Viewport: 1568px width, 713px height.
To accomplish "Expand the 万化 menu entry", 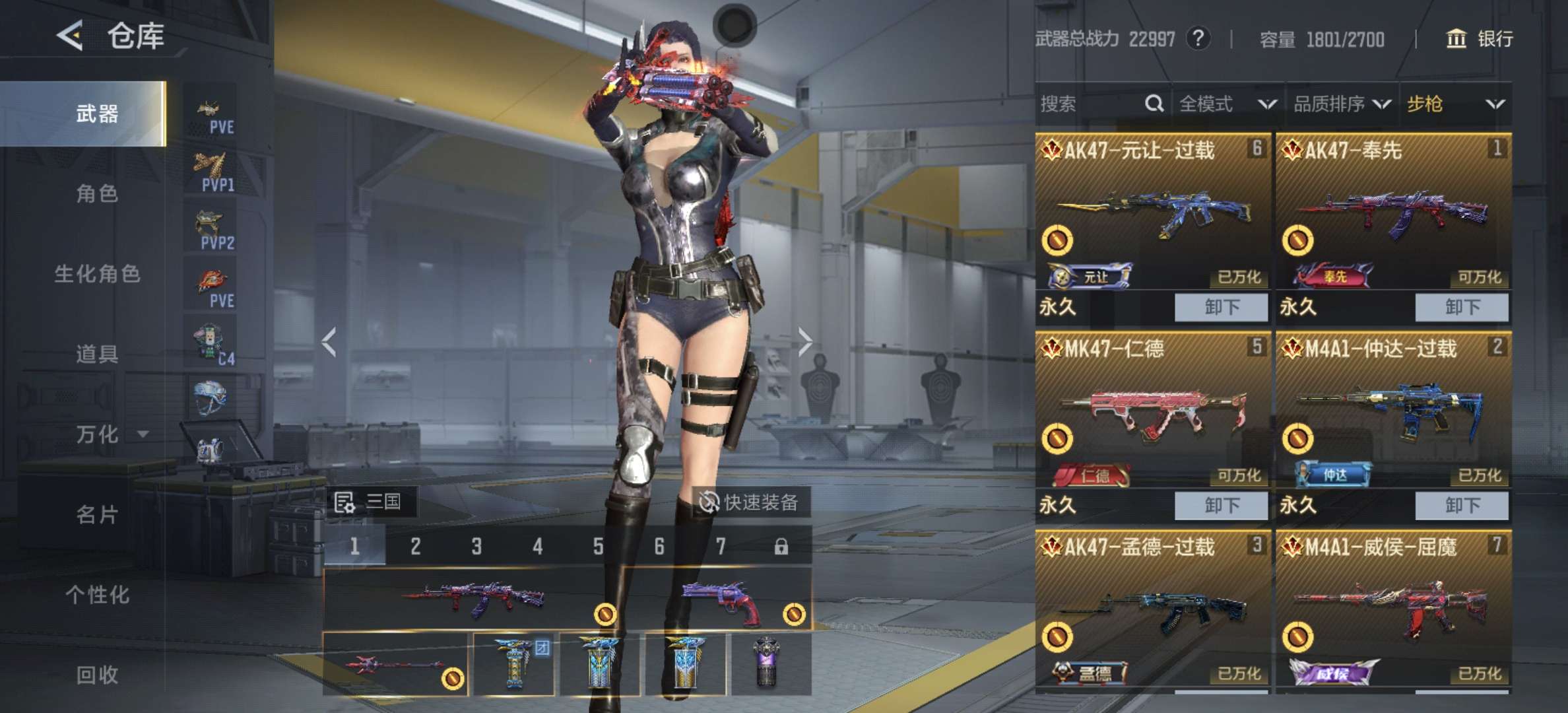I will click(109, 434).
